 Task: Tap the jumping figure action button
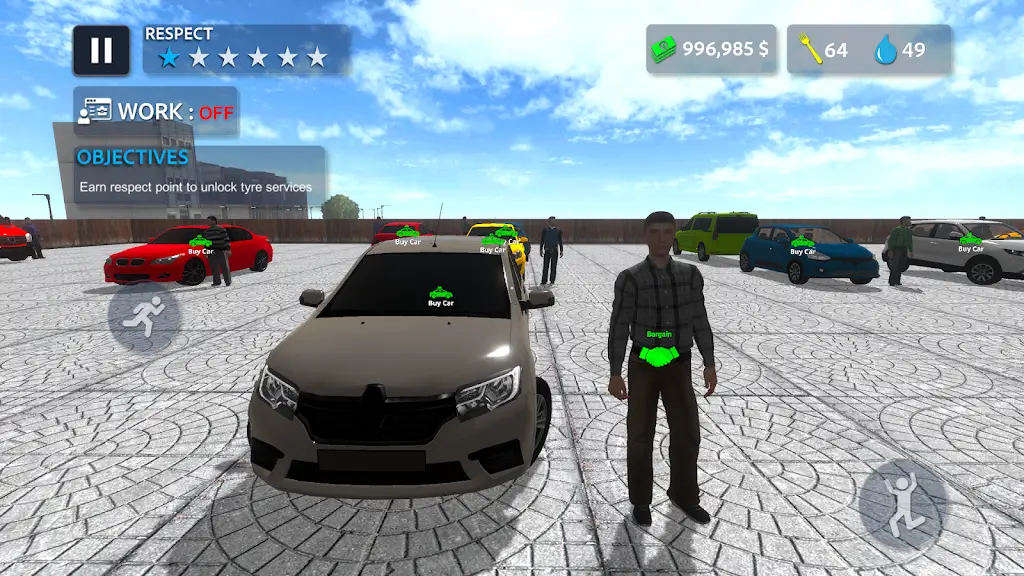pyautogui.click(x=902, y=502)
